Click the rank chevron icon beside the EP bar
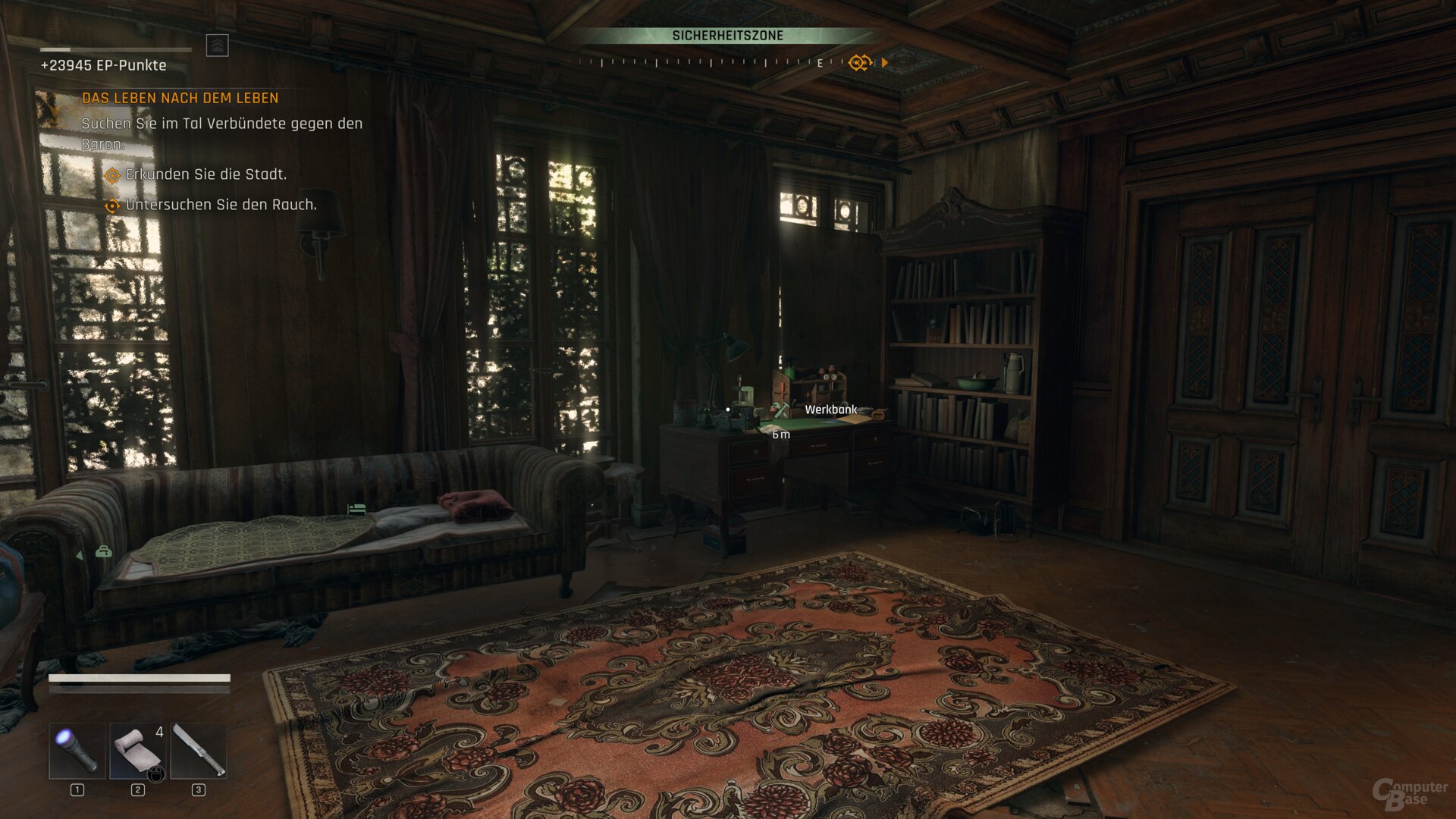This screenshot has height=819, width=1456. 218,45
